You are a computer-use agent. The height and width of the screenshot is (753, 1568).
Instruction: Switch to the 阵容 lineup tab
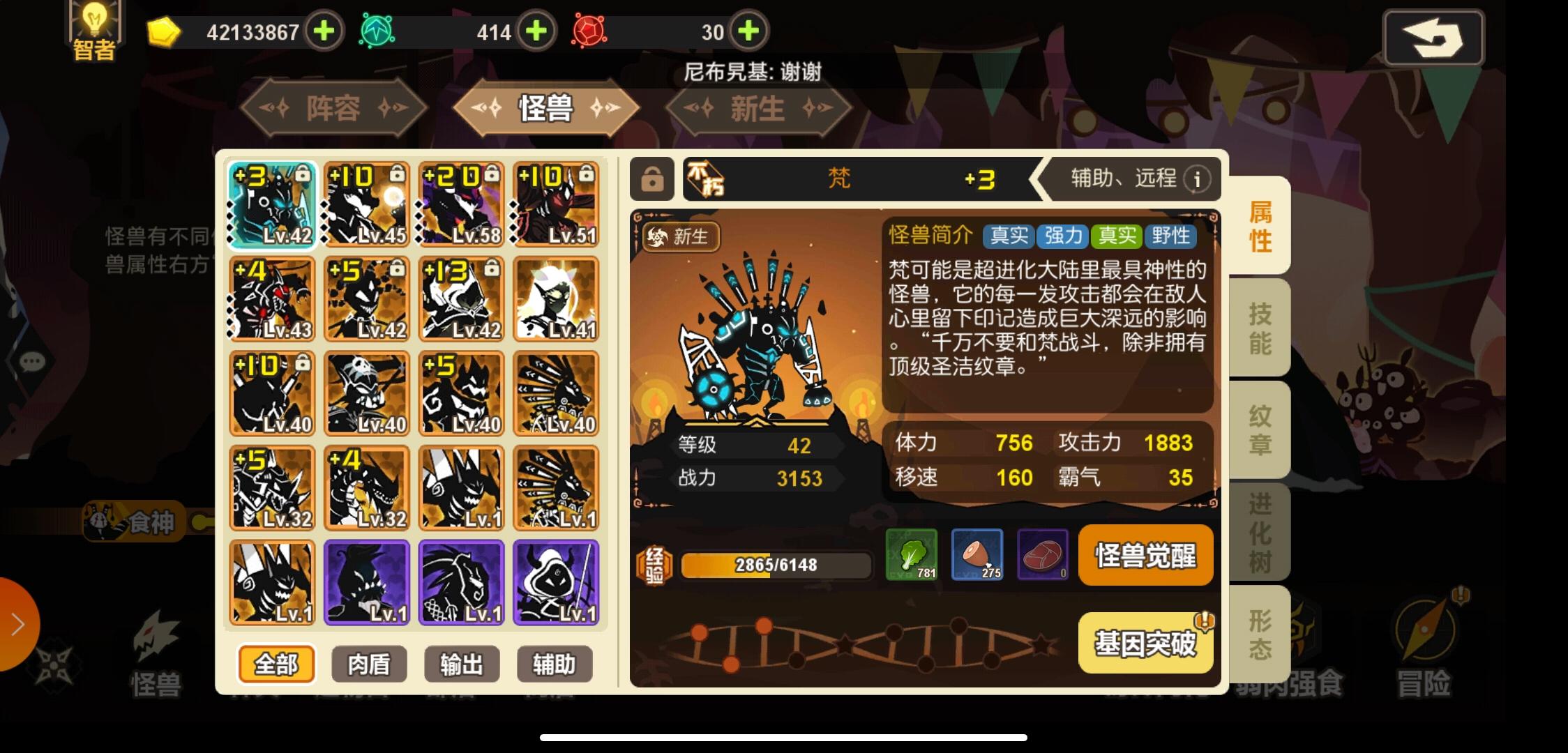pyautogui.click(x=333, y=108)
